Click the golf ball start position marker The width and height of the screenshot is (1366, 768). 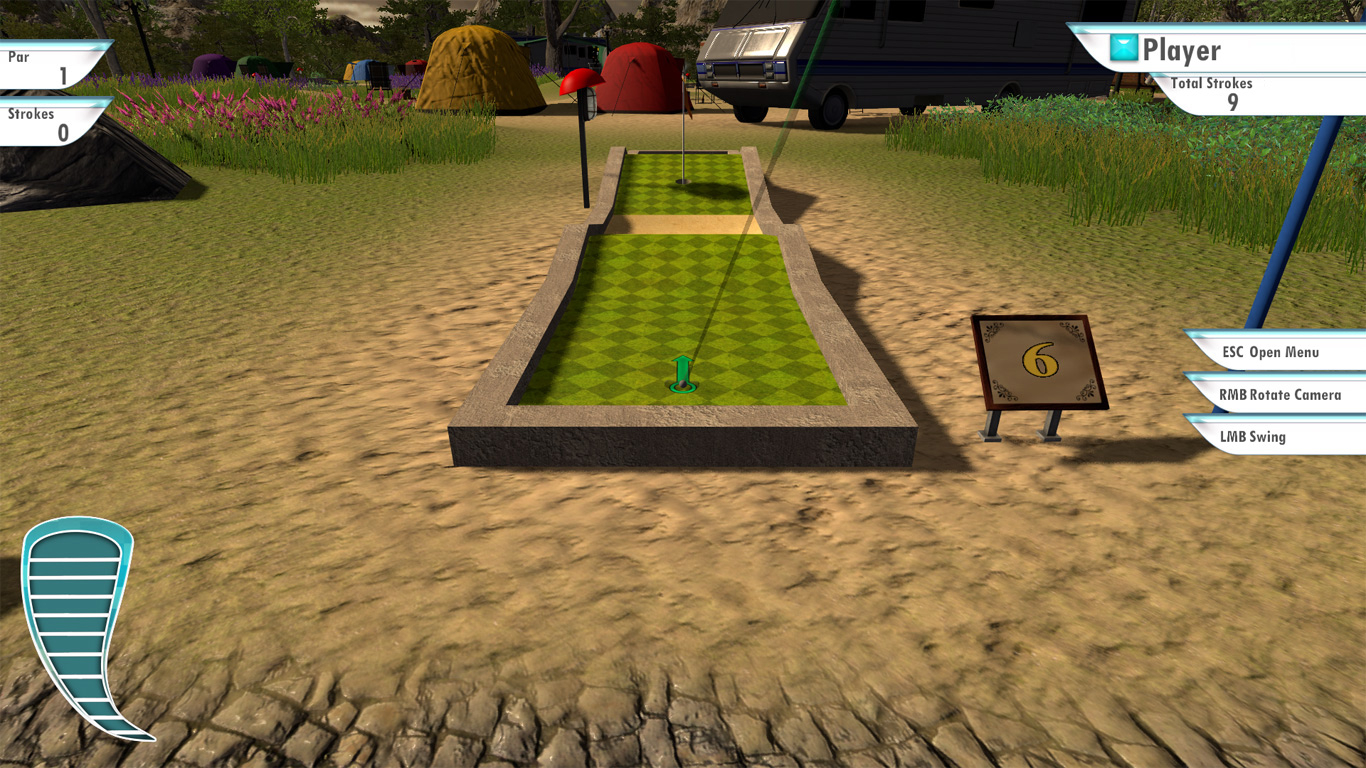click(683, 385)
